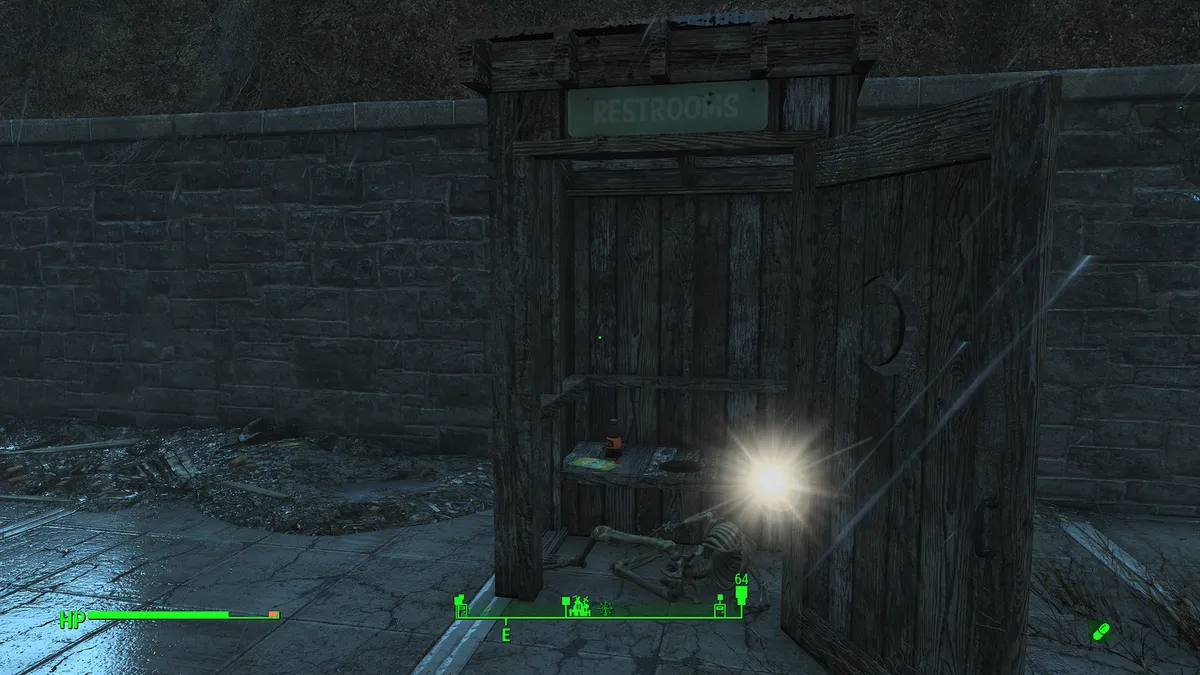Click the green pill status icon
This screenshot has height=675, width=1200.
(x=1100, y=632)
